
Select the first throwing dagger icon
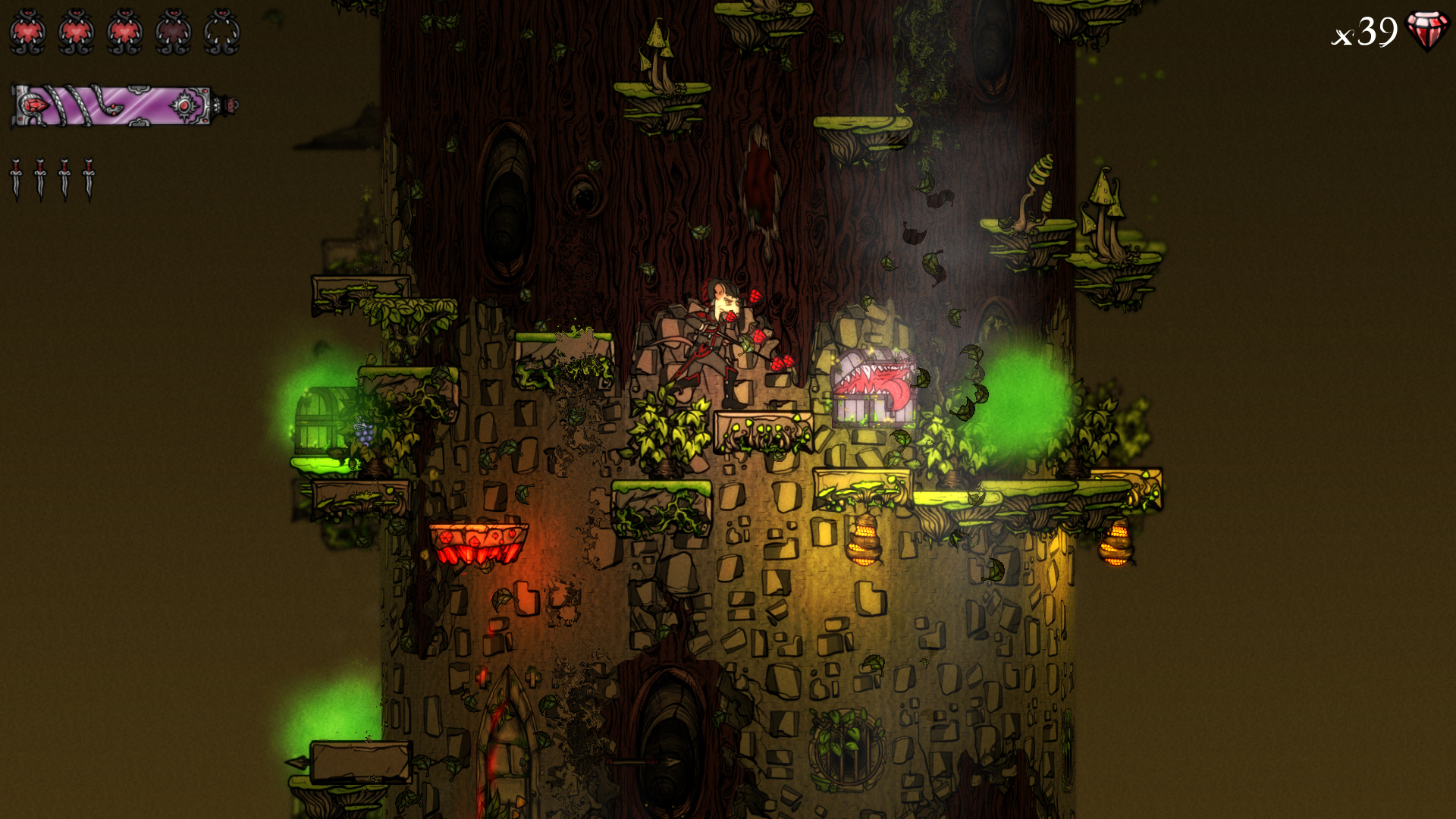17,178
